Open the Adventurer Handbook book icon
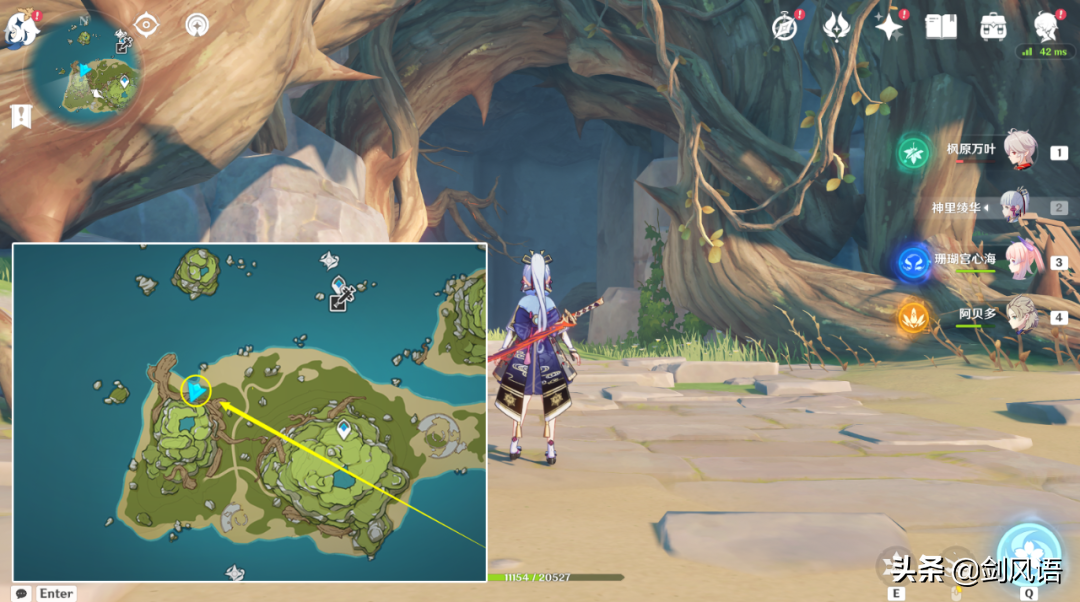Screen dimensions: 1080x602 pos(940,27)
